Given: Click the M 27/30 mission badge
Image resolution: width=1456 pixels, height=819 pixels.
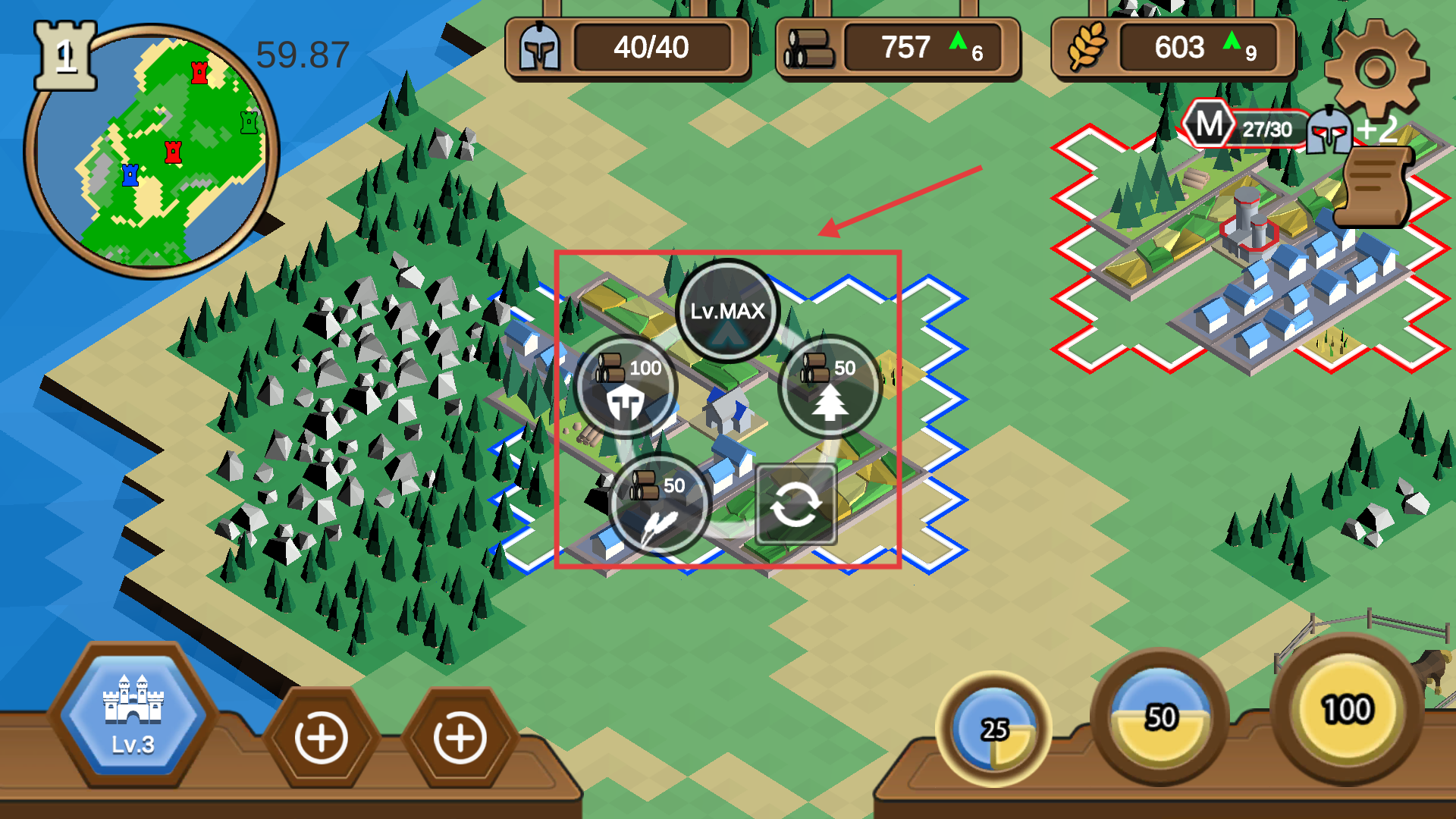Looking at the screenshot, I should (x=1244, y=127).
